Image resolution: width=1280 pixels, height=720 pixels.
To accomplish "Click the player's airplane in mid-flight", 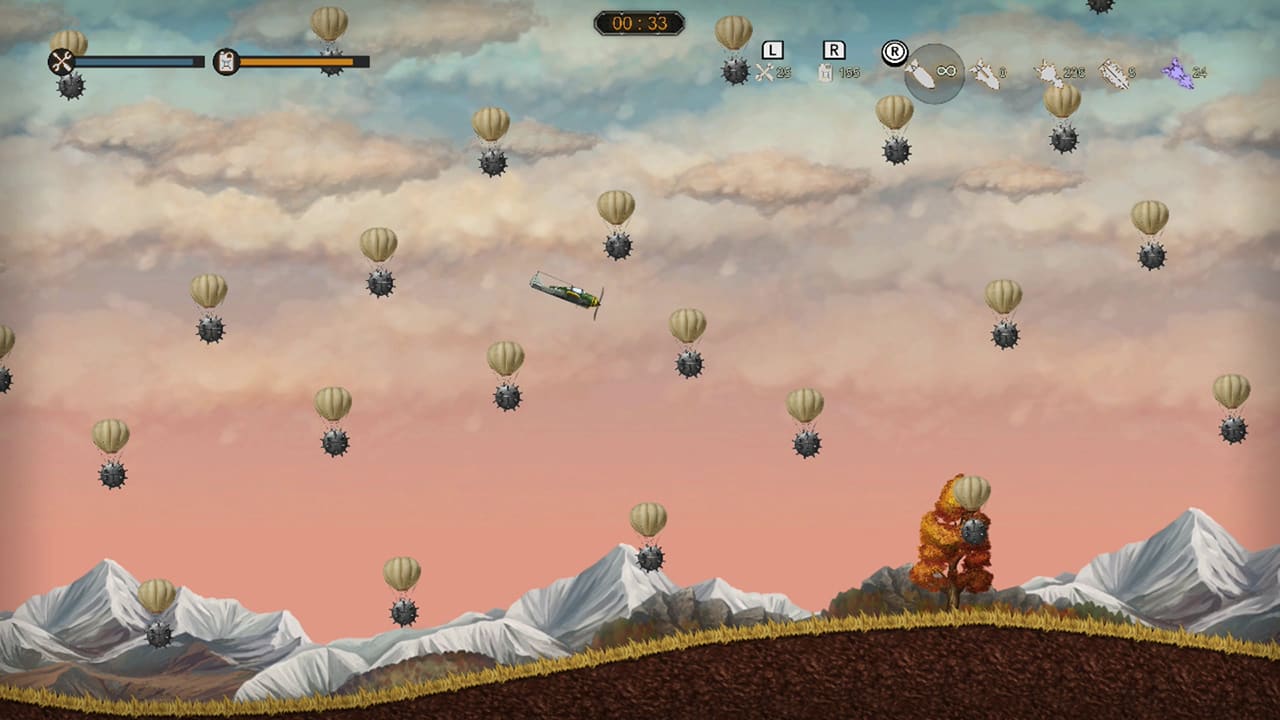I will click(570, 293).
